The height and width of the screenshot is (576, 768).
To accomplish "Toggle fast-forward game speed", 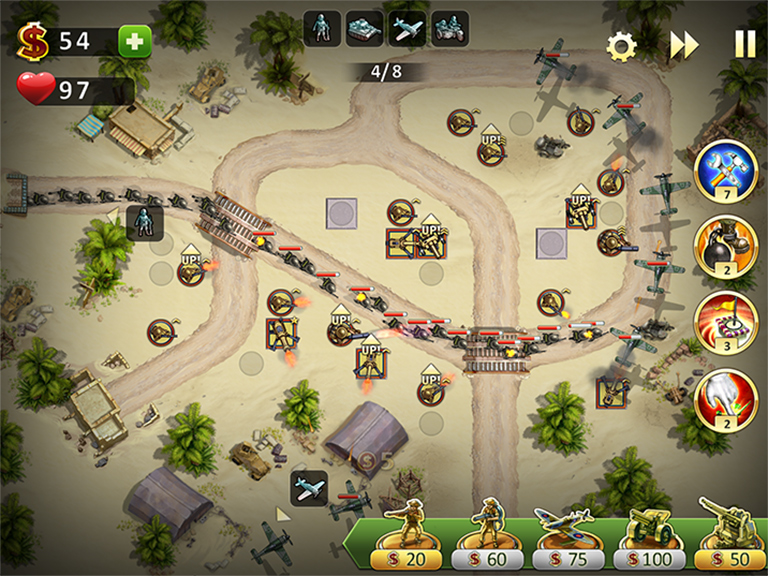I will tap(684, 46).
